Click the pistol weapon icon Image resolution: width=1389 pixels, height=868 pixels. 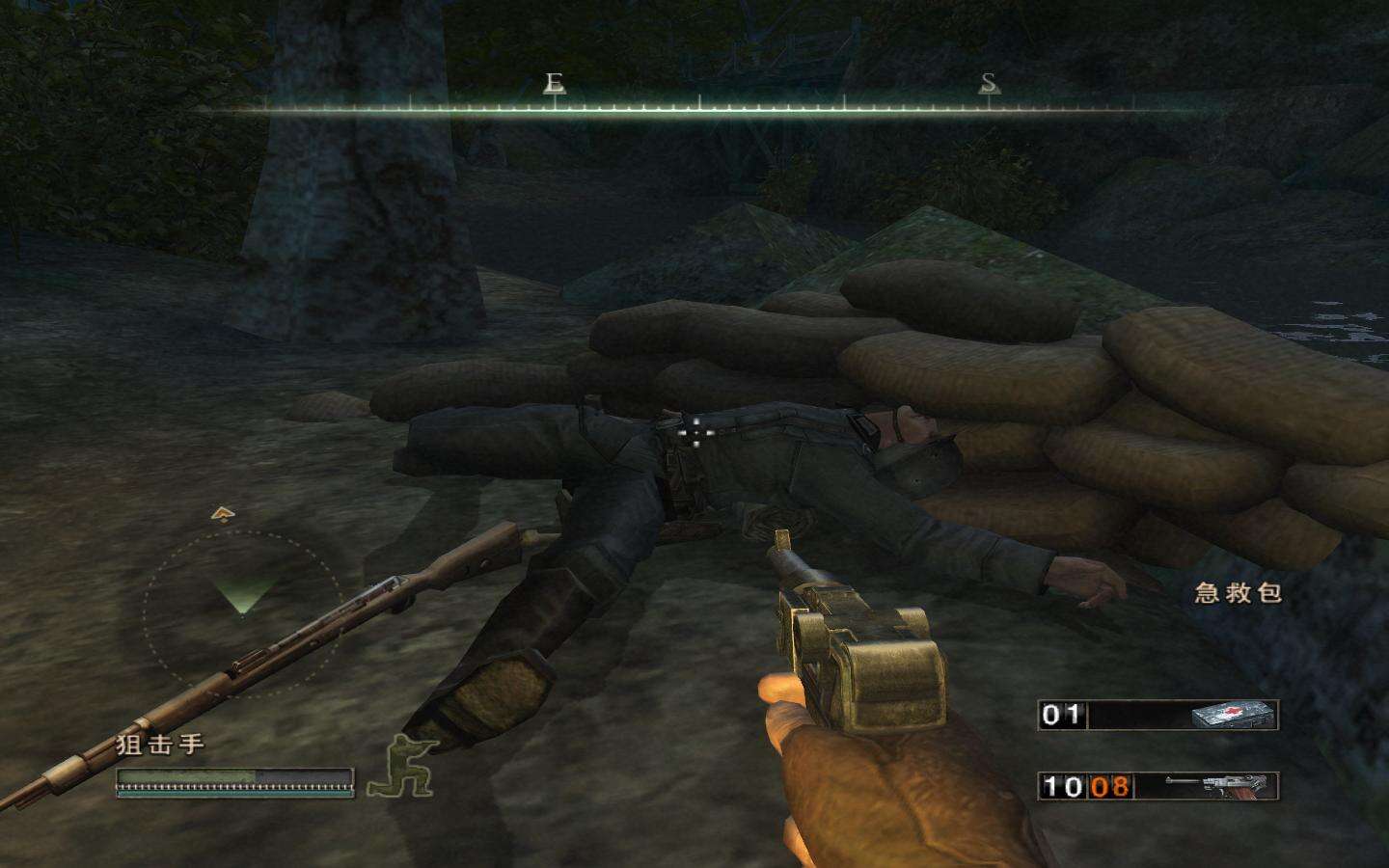pyautogui.click(x=1219, y=786)
